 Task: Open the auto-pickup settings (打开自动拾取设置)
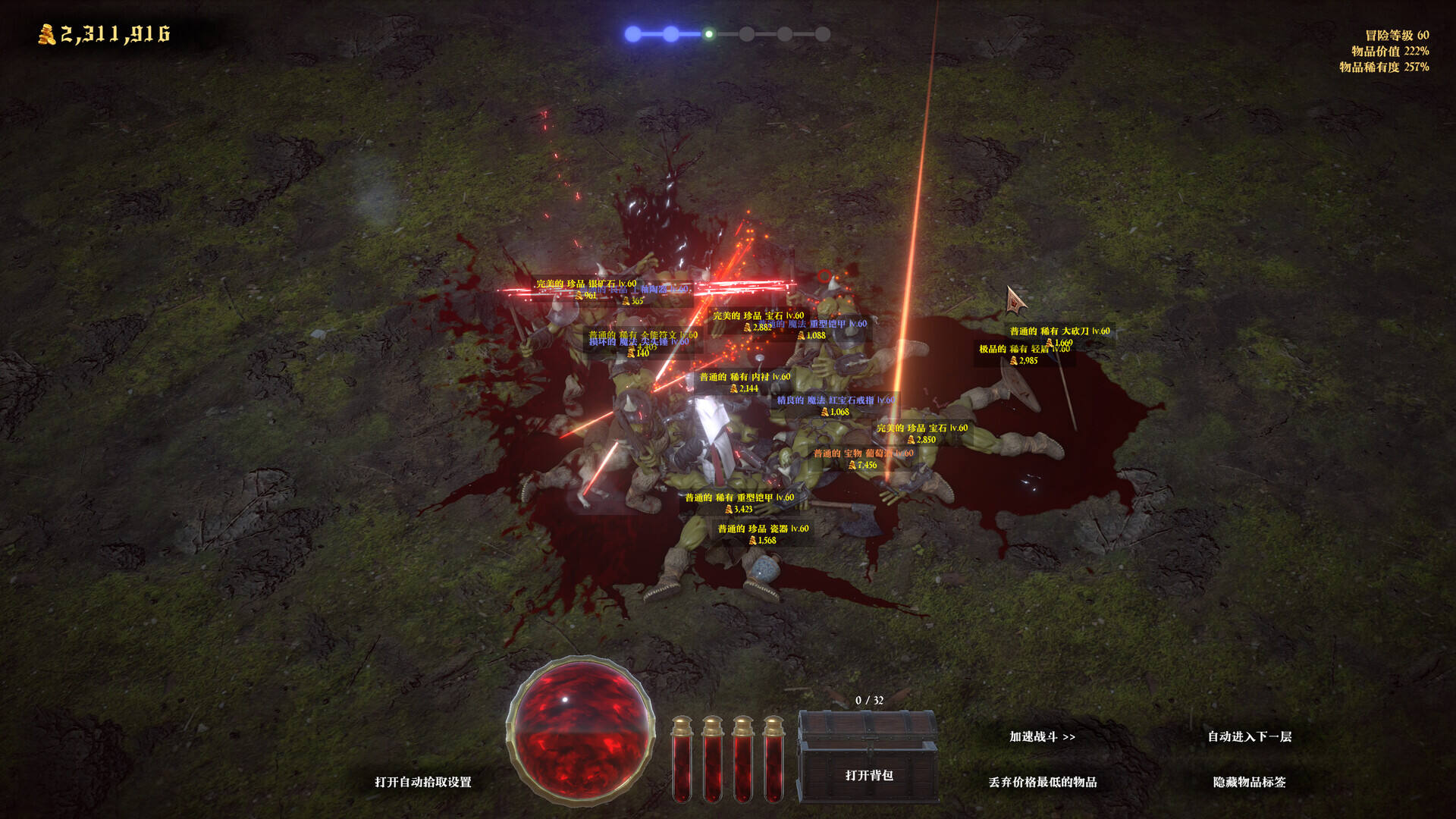pos(422,782)
